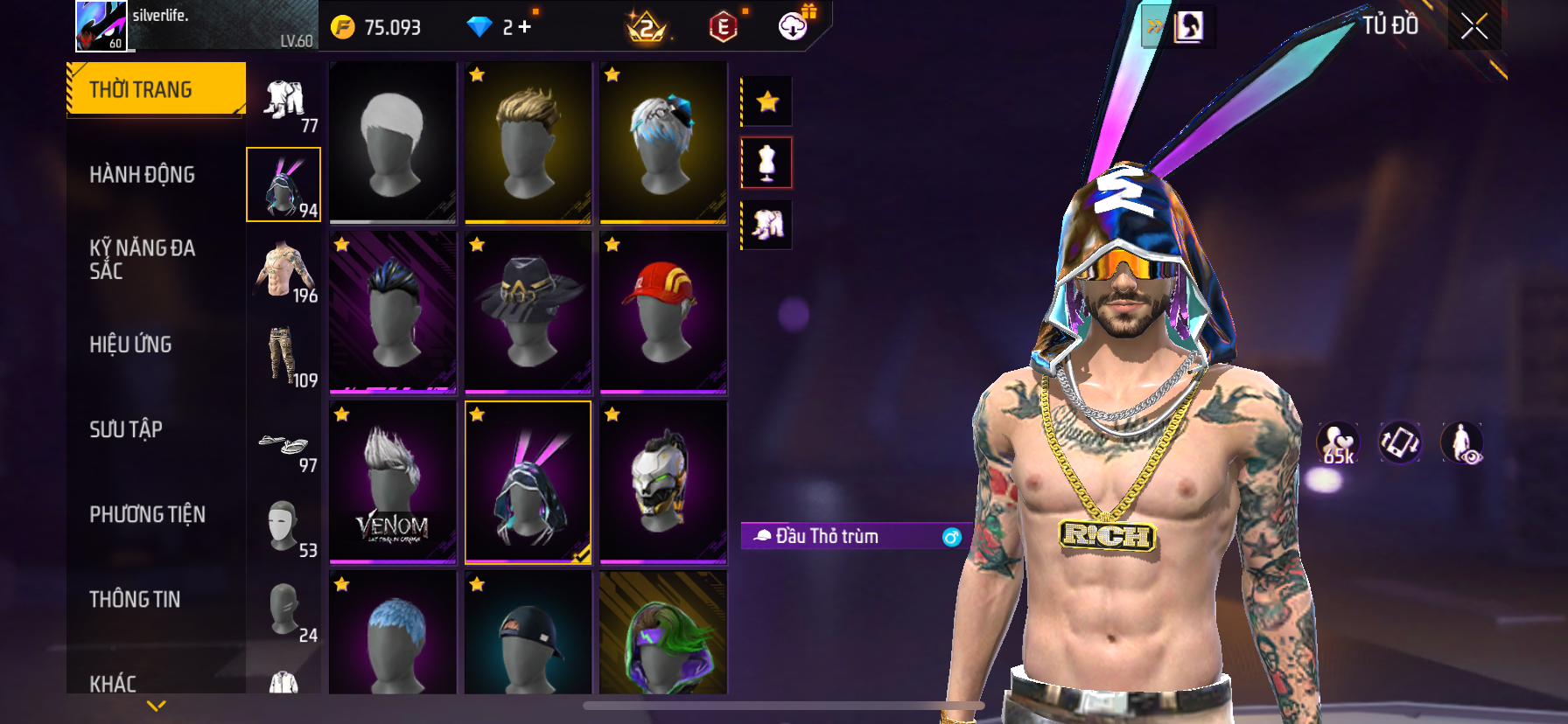This screenshot has width=1568, height=724.
Task: Filter by favorites star button
Action: coord(767,102)
